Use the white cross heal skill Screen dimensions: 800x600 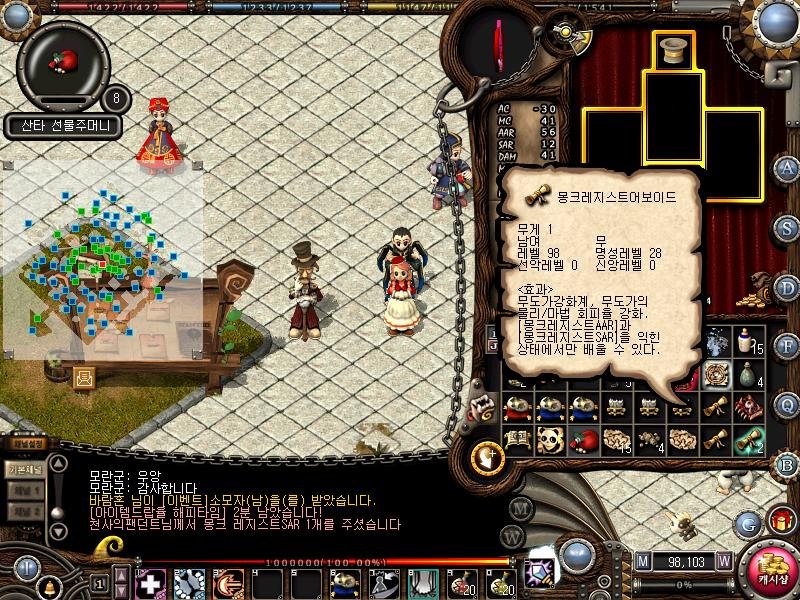150,582
